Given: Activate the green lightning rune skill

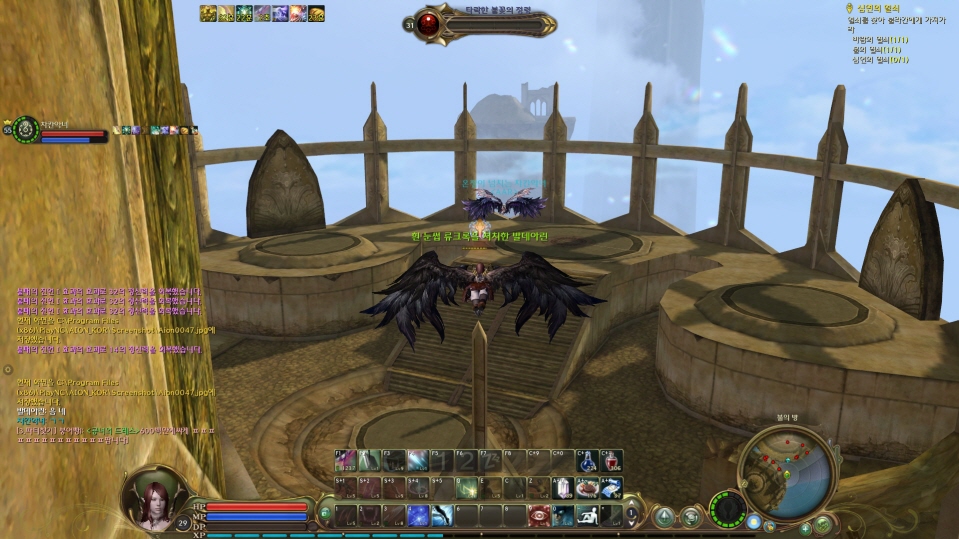Looking at the screenshot, I should click(466, 488).
